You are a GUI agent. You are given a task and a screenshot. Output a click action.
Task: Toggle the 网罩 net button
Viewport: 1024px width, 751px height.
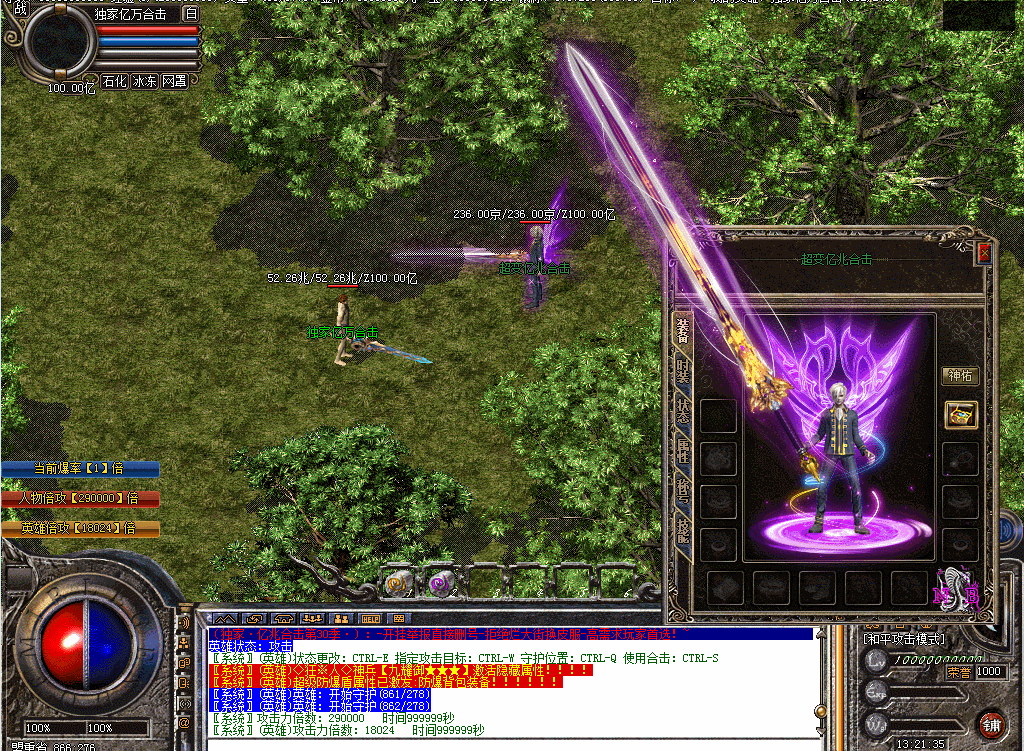(x=174, y=81)
